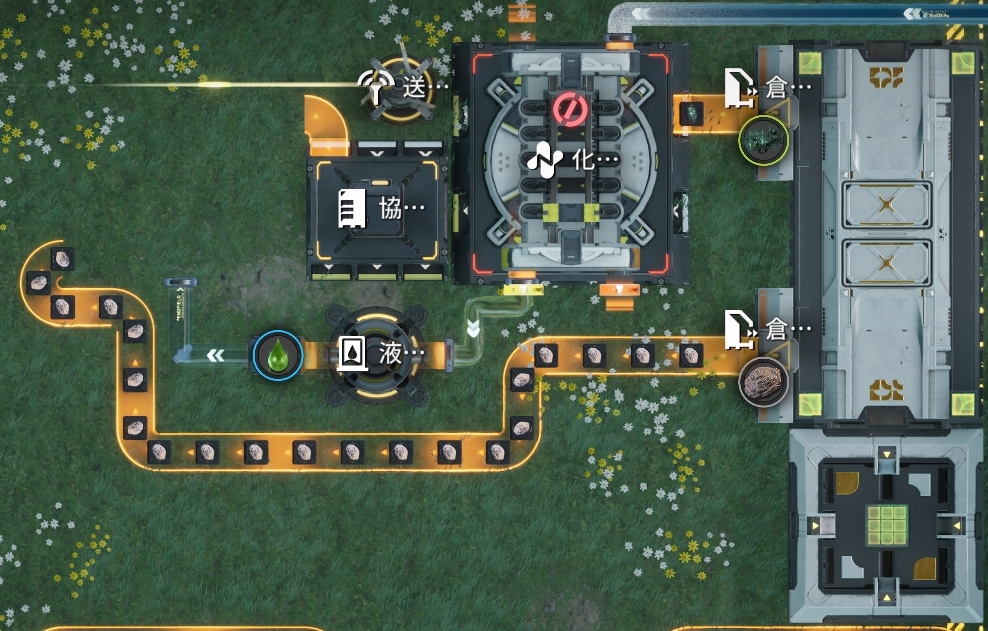Click the green crystal item icon
The width and height of the screenshot is (988, 631).
(x=763, y=139)
